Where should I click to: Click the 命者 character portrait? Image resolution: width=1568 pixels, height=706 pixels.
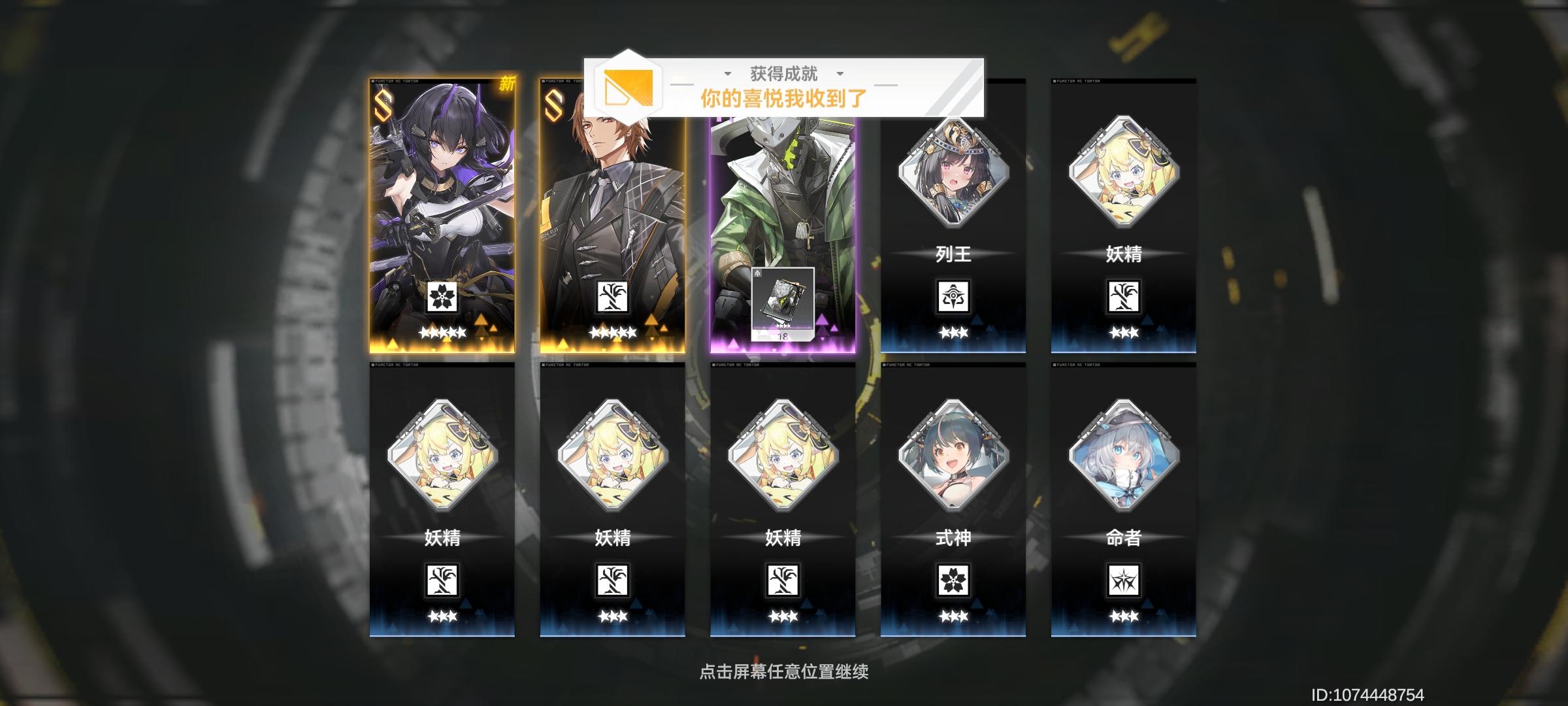coord(1122,458)
